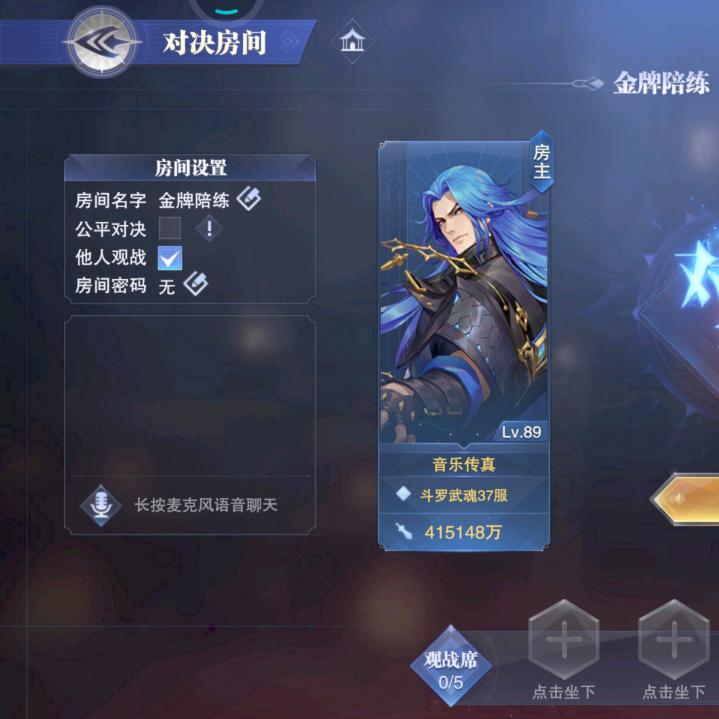The width and height of the screenshot is (719, 719).
Task: Tap the microphone voice chat button
Action: pyautogui.click(x=101, y=506)
